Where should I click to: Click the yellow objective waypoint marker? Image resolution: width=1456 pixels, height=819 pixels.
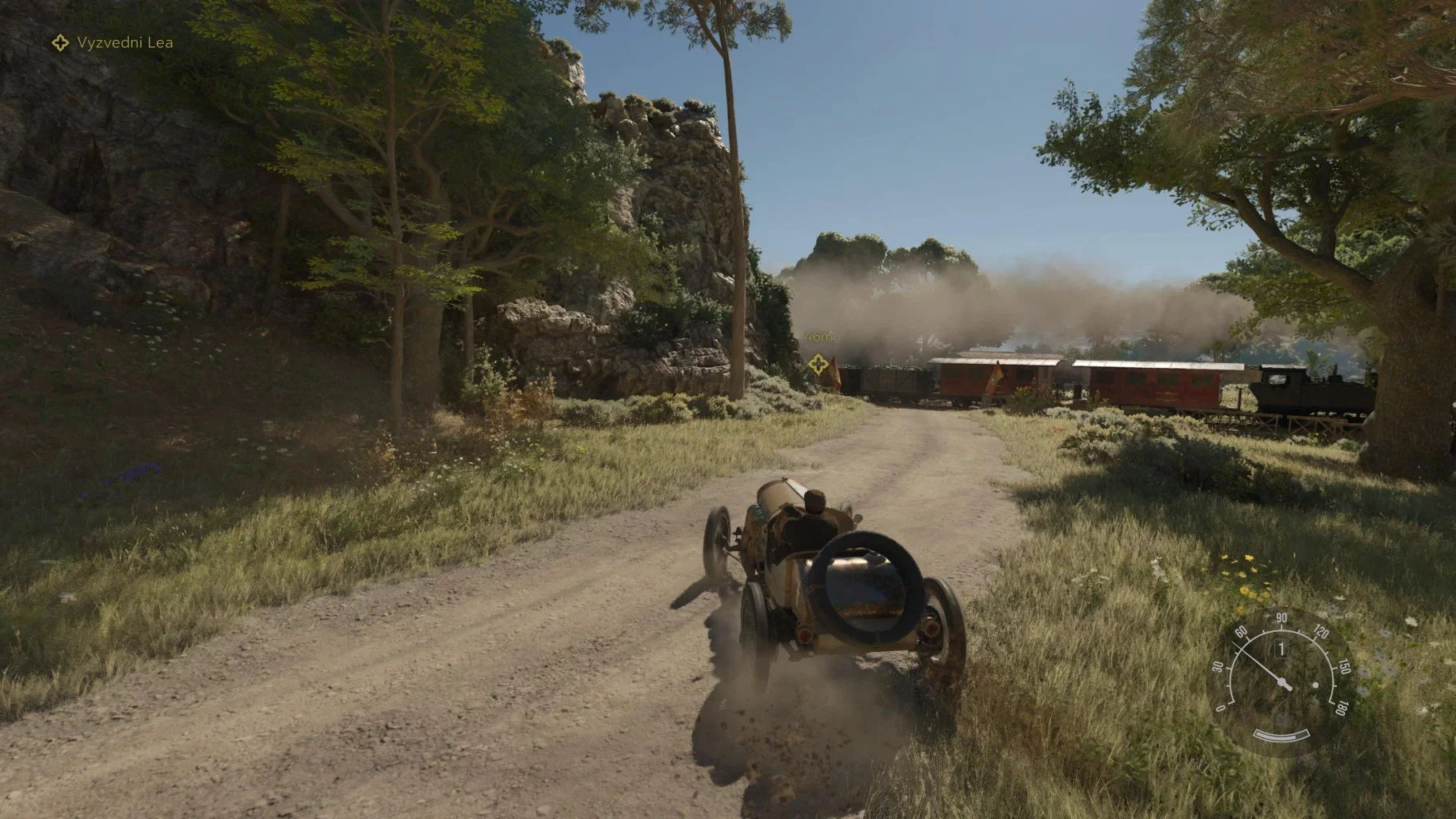click(x=817, y=365)
